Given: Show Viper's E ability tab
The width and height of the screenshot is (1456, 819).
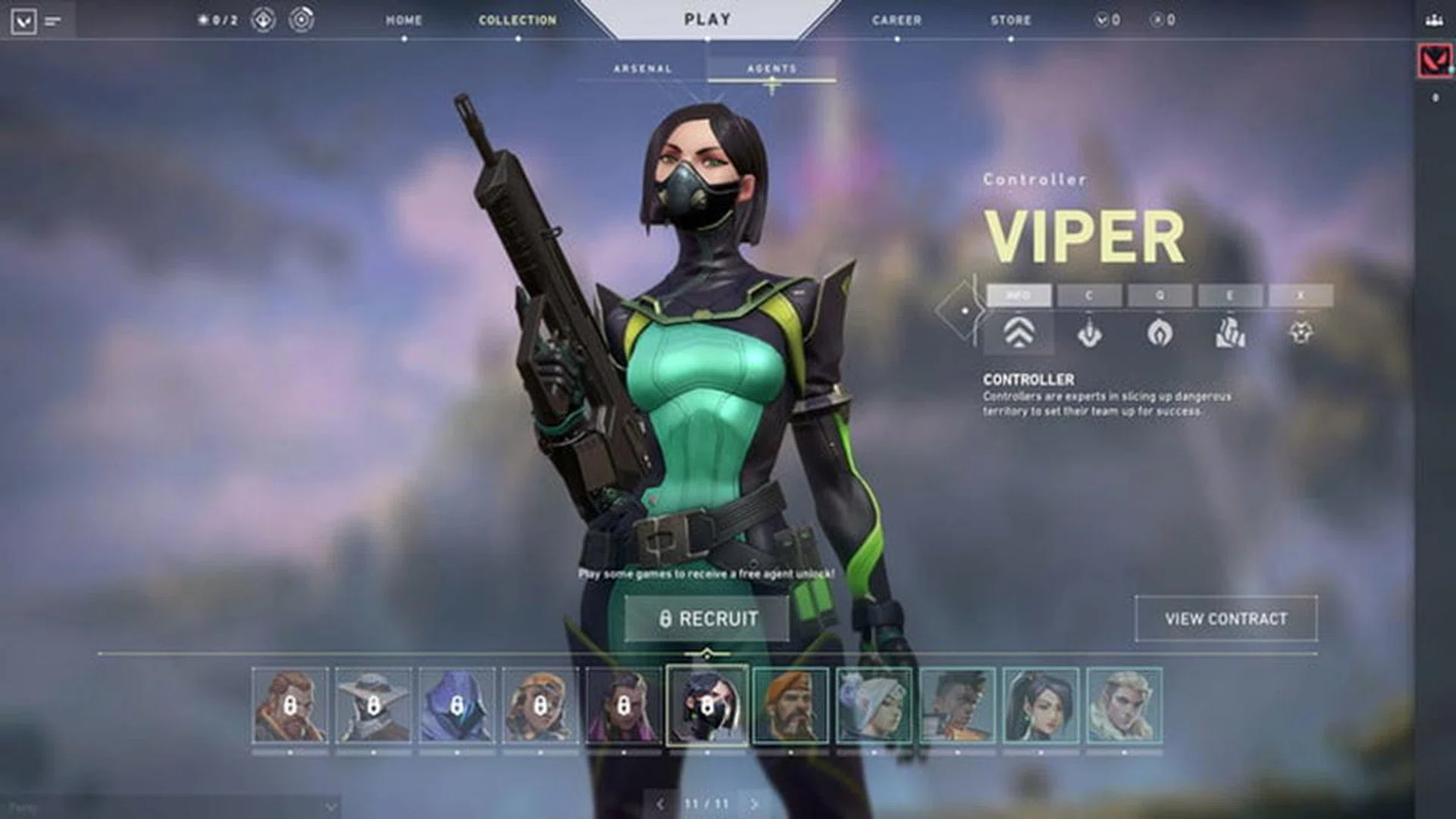Looking at the screenshot, I should [1230, 296].
